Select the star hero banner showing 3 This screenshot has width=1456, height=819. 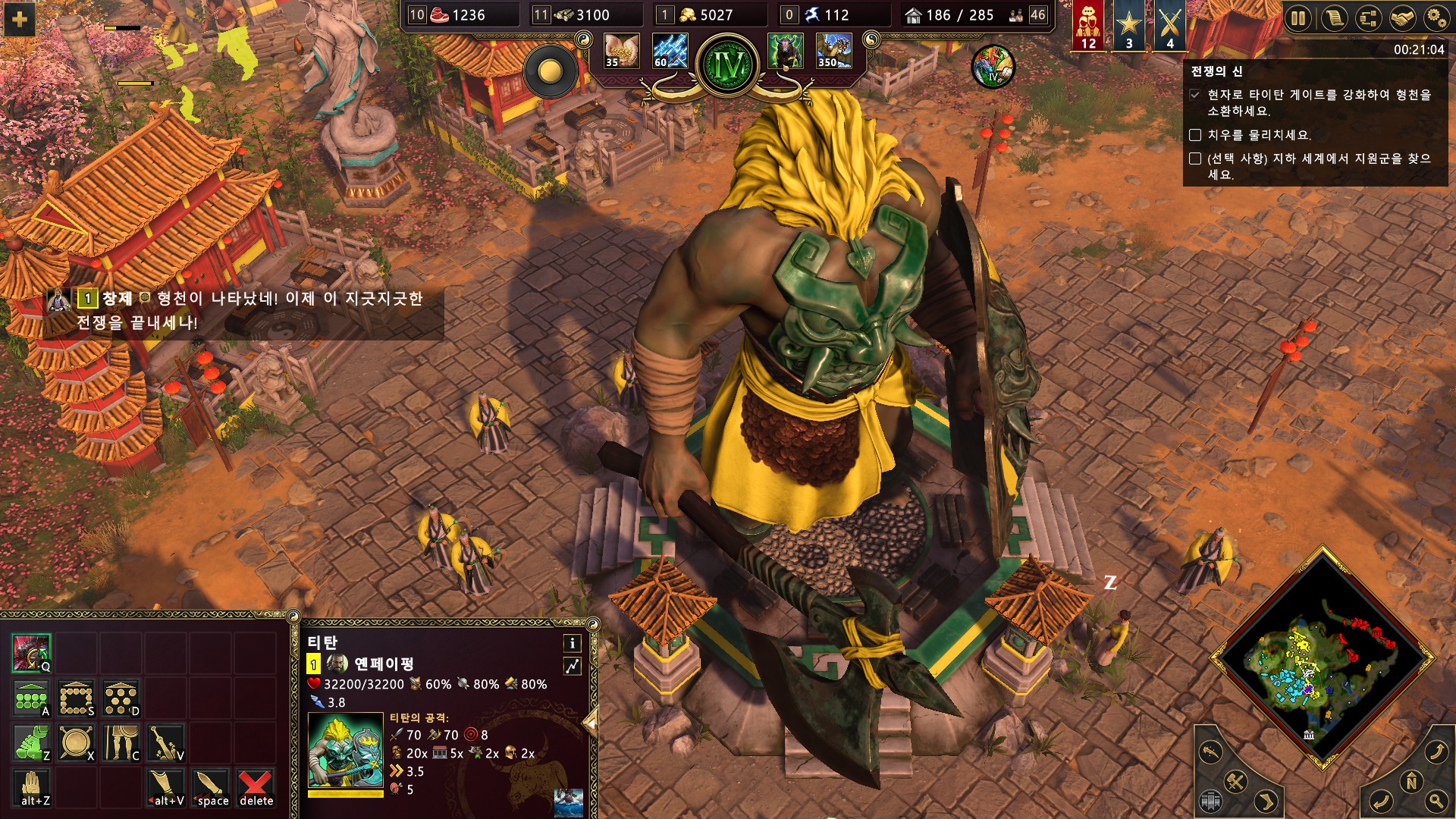pos(1129,25)
